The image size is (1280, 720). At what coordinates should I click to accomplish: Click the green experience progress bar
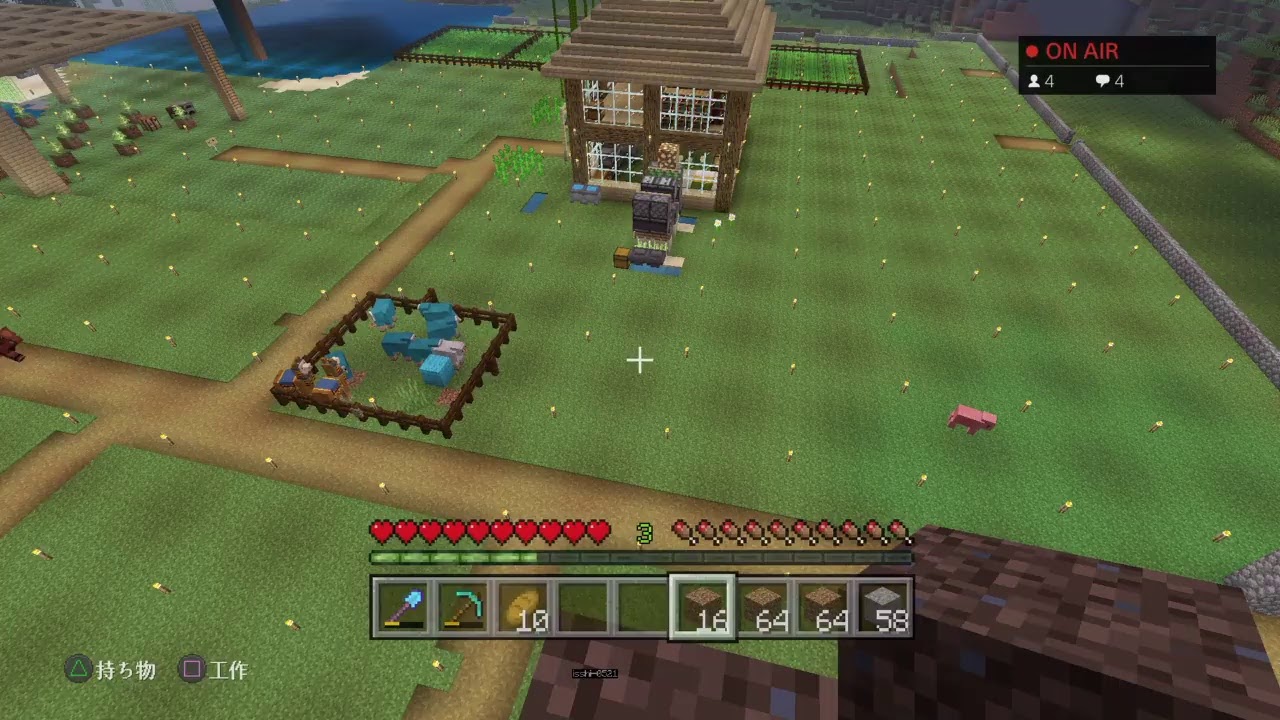[640, 557]
